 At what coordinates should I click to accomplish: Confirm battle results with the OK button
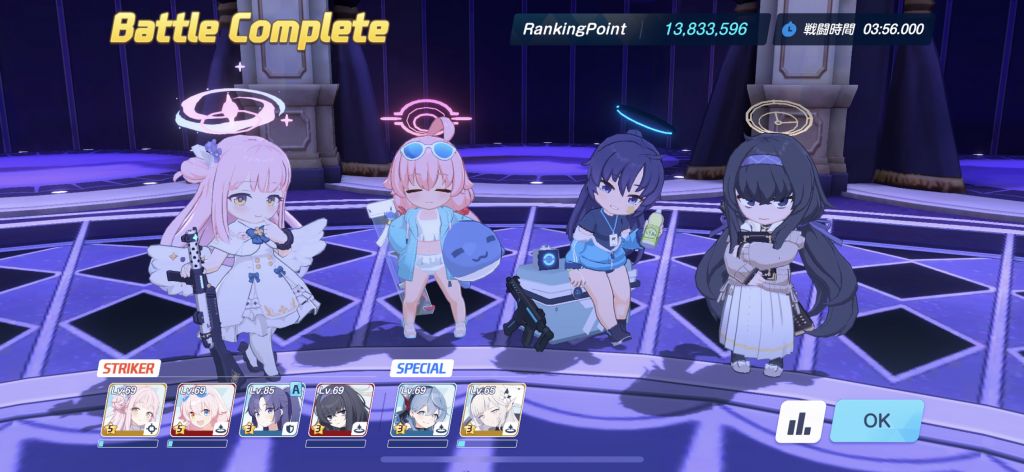coord(876,420)
